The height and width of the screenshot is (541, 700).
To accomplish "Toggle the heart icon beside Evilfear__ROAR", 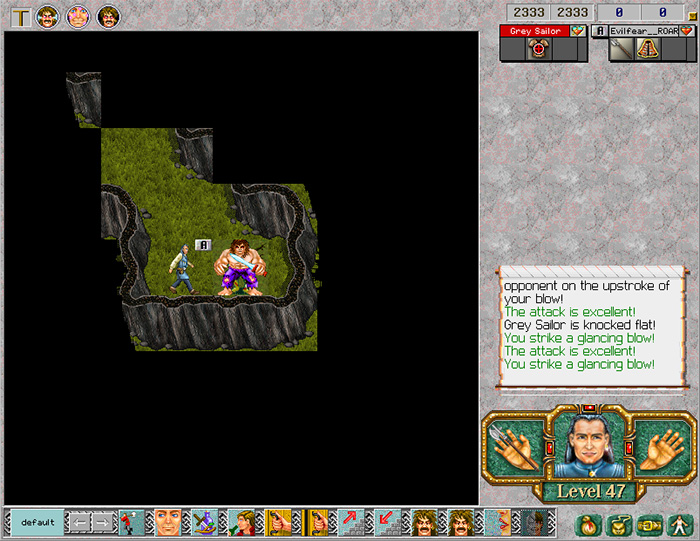I will click(x=687, y=31).
